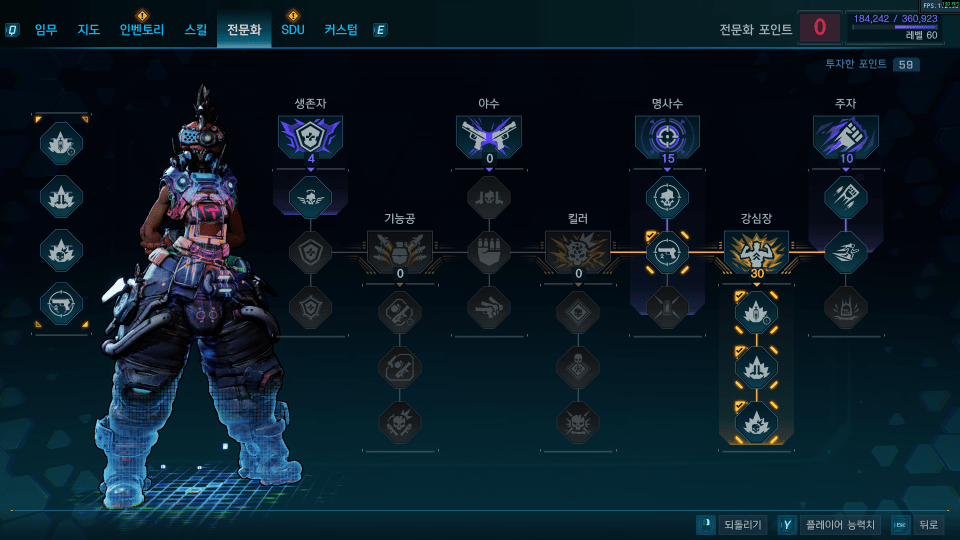Choose the 강심장 specialization tree icon
This screenshot has height=540, width=960.
(x=756, y=250)
